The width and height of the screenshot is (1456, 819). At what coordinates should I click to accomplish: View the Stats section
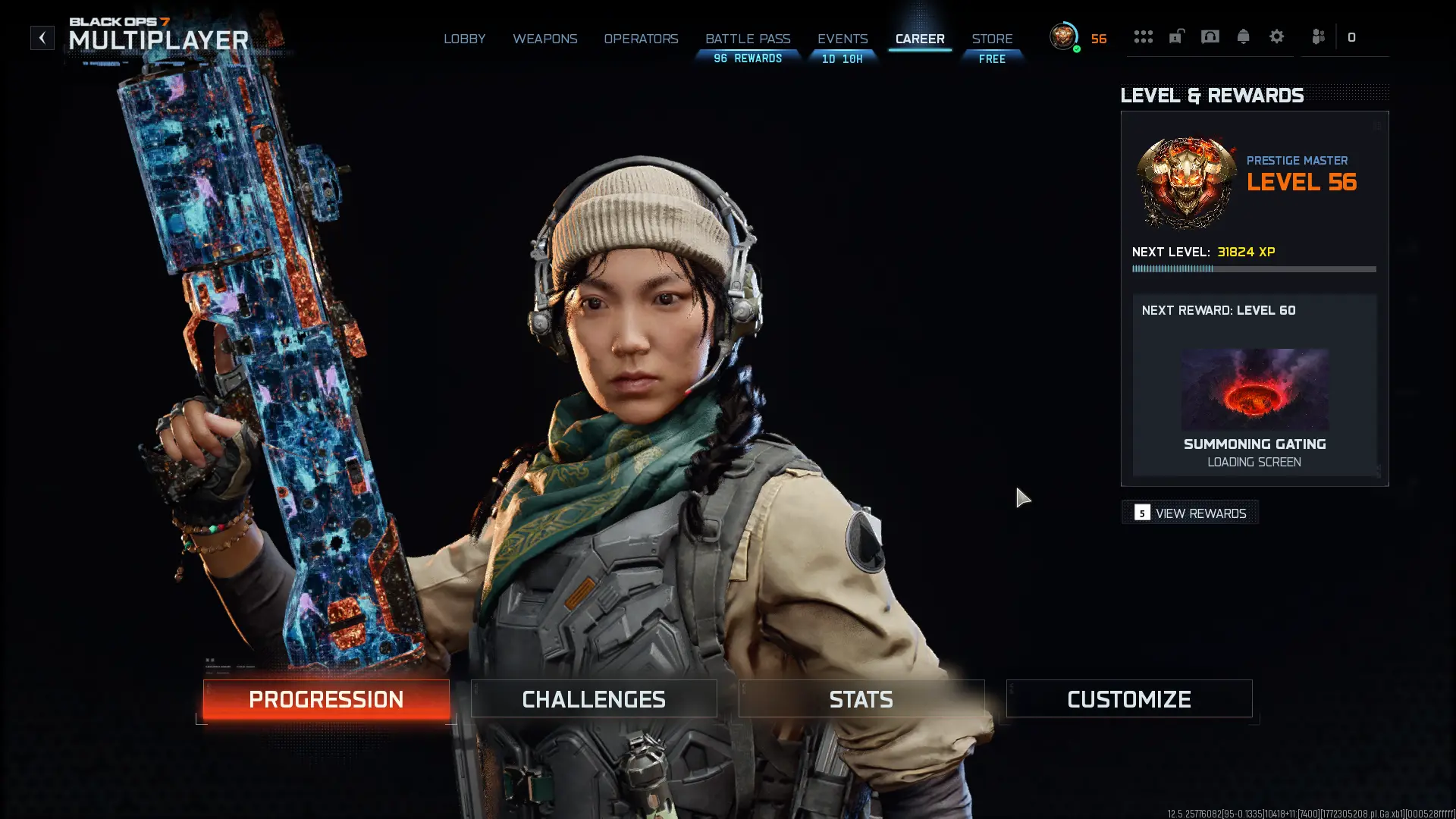click(861, 699)
